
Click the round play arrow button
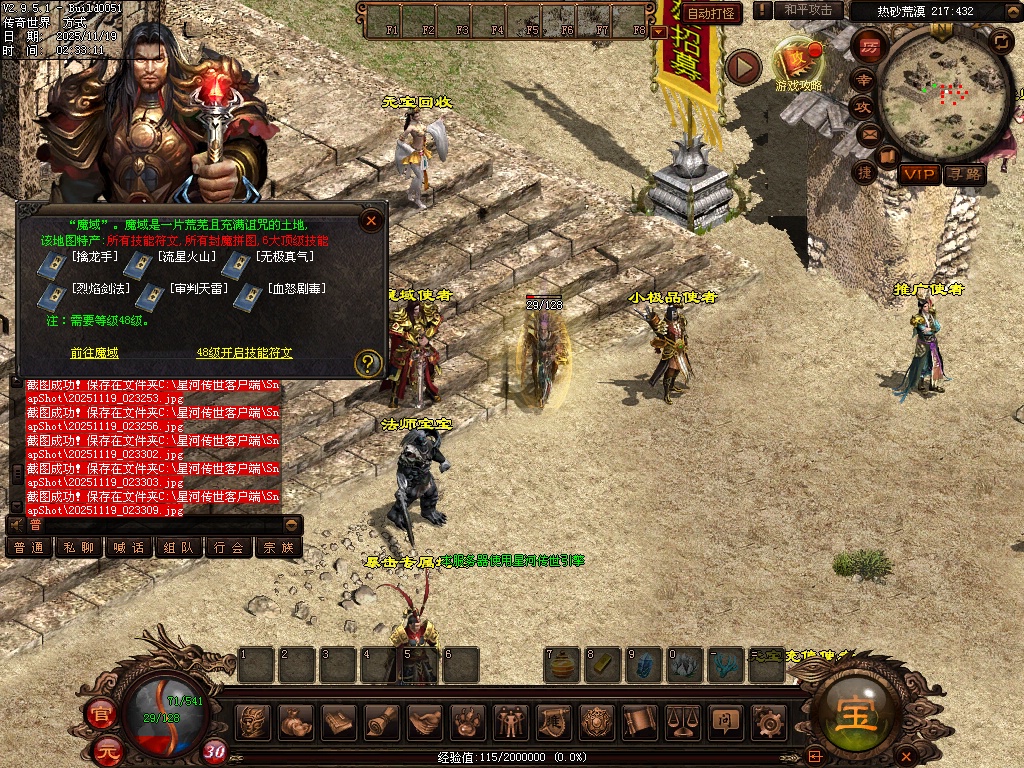pos(743,67)
